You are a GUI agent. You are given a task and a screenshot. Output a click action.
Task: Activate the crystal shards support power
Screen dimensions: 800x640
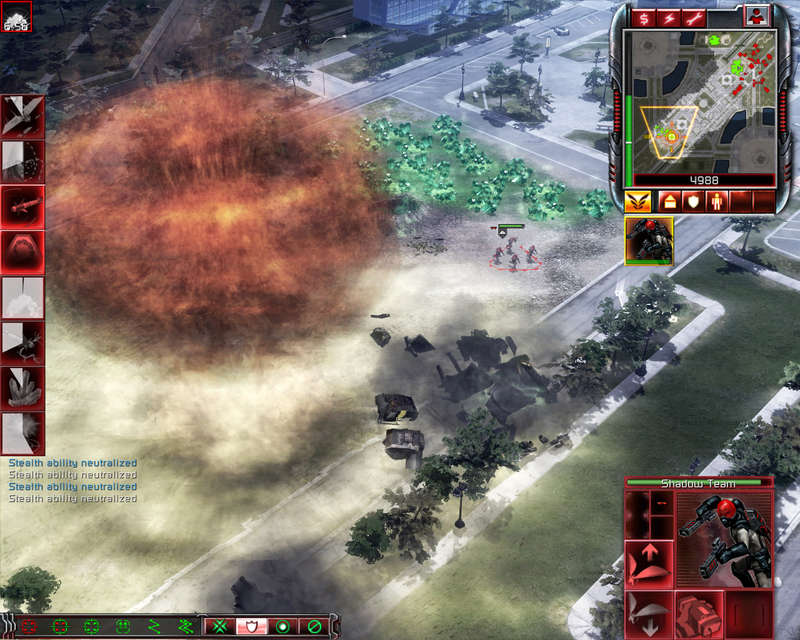click(22, 388)
